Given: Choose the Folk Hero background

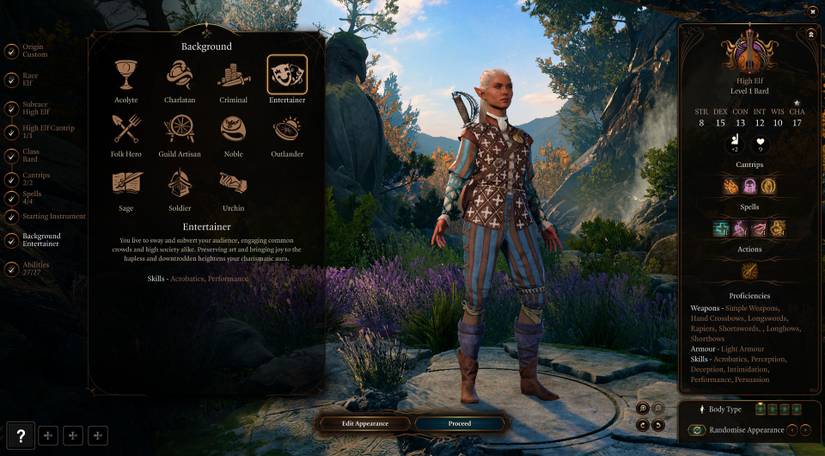Looking at the screenshot, I should click(x=126, y=130).
